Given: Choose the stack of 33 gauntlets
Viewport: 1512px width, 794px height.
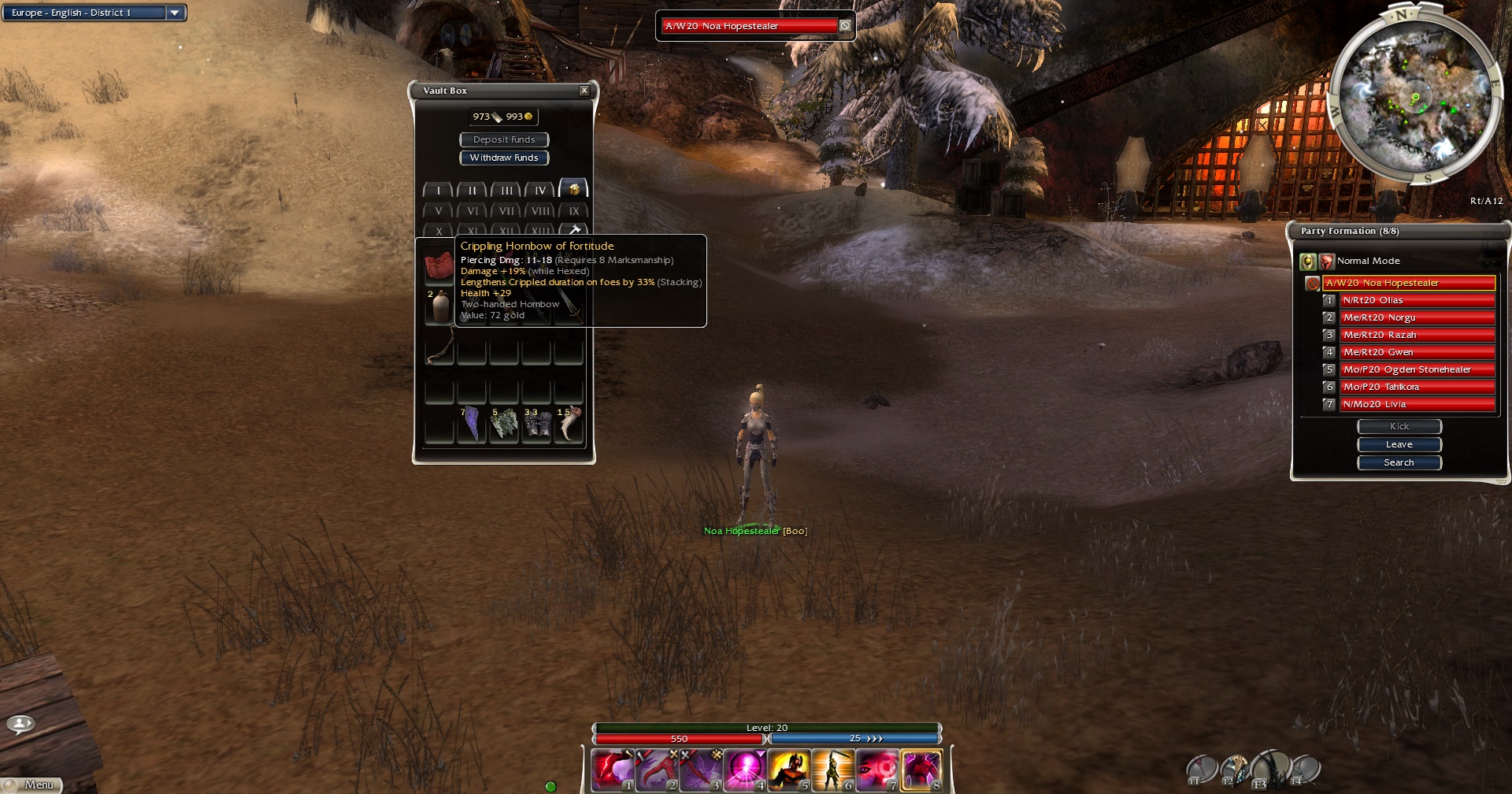Looking at the screenshot, I should pyautogui.click(x=536, y=425).
